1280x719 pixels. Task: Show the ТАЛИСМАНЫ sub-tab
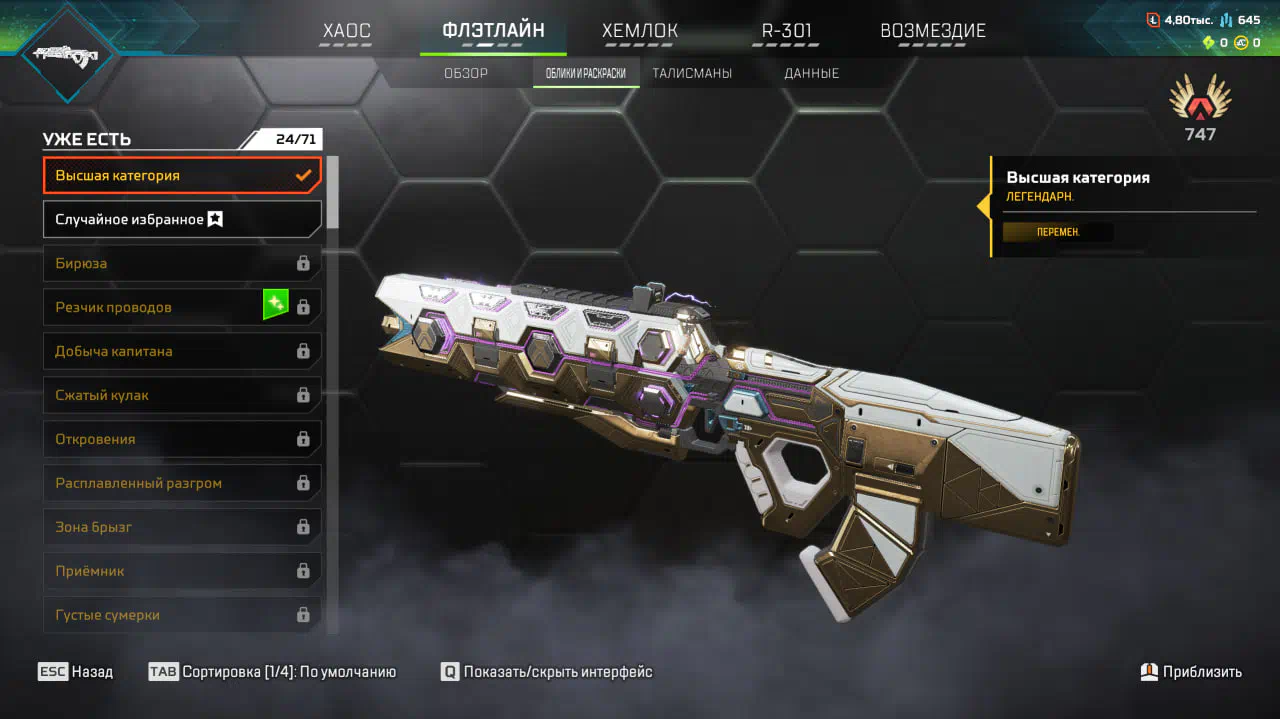coord(692,73)
